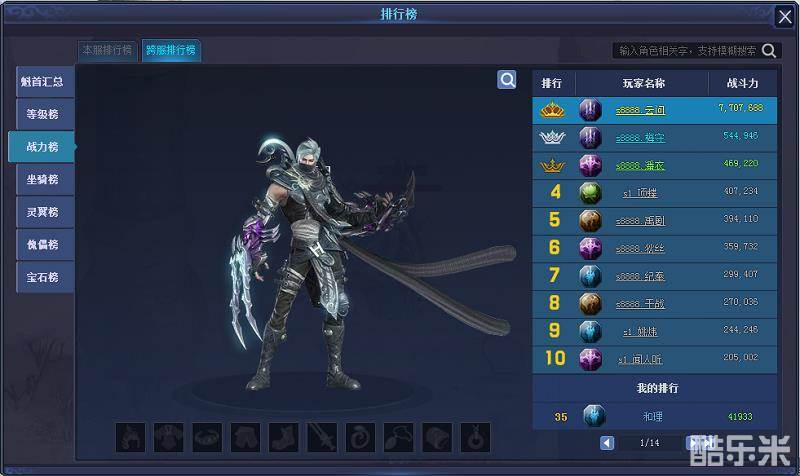Screen dimensions: 800x476
Task: Click the boots equipment slot
Action: click(x=283, y=437)
